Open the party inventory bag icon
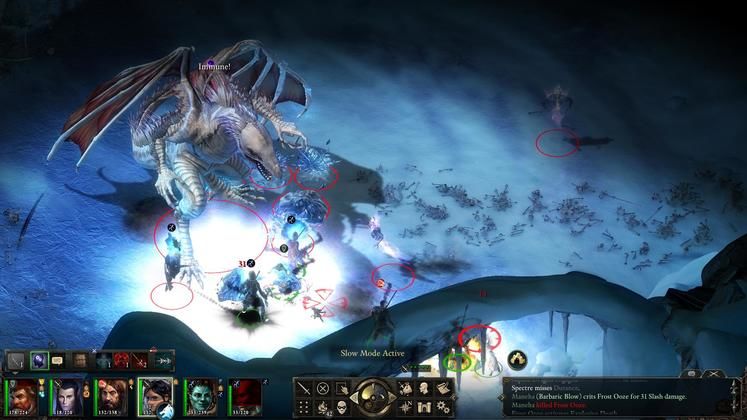 click(408, 388)
